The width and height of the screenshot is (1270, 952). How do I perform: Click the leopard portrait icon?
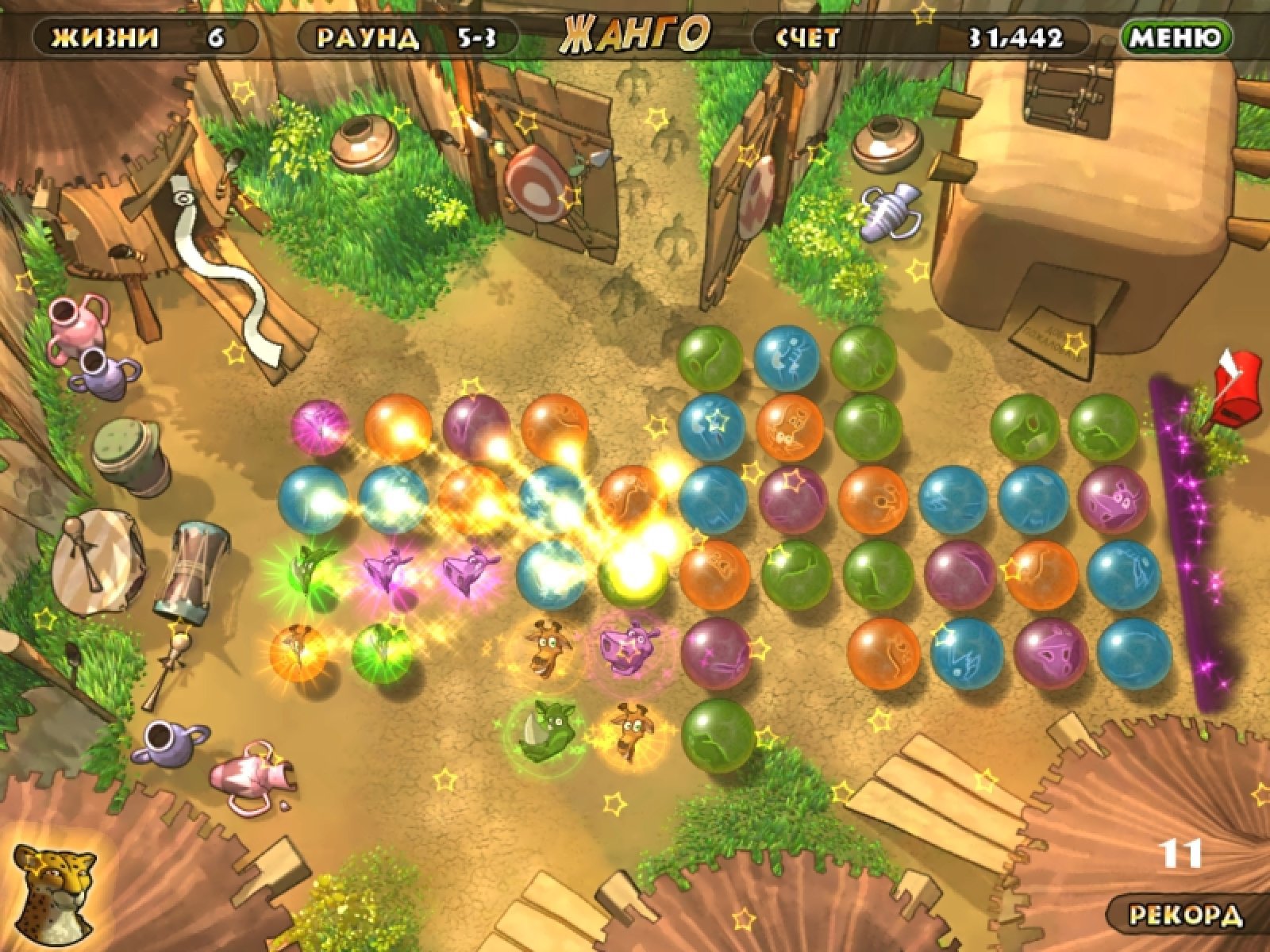(54, 889)
